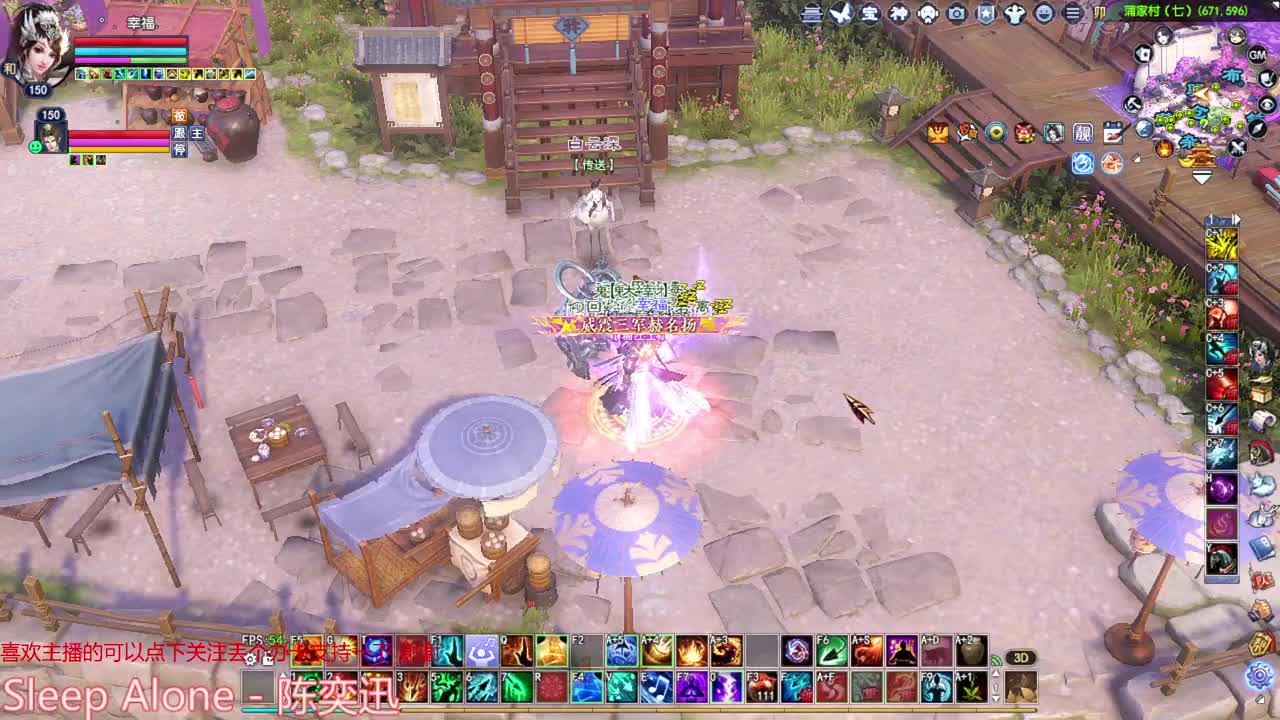Click the gold coin icon below the top toolbar
1280x720 pixels.
click(996, 132)
